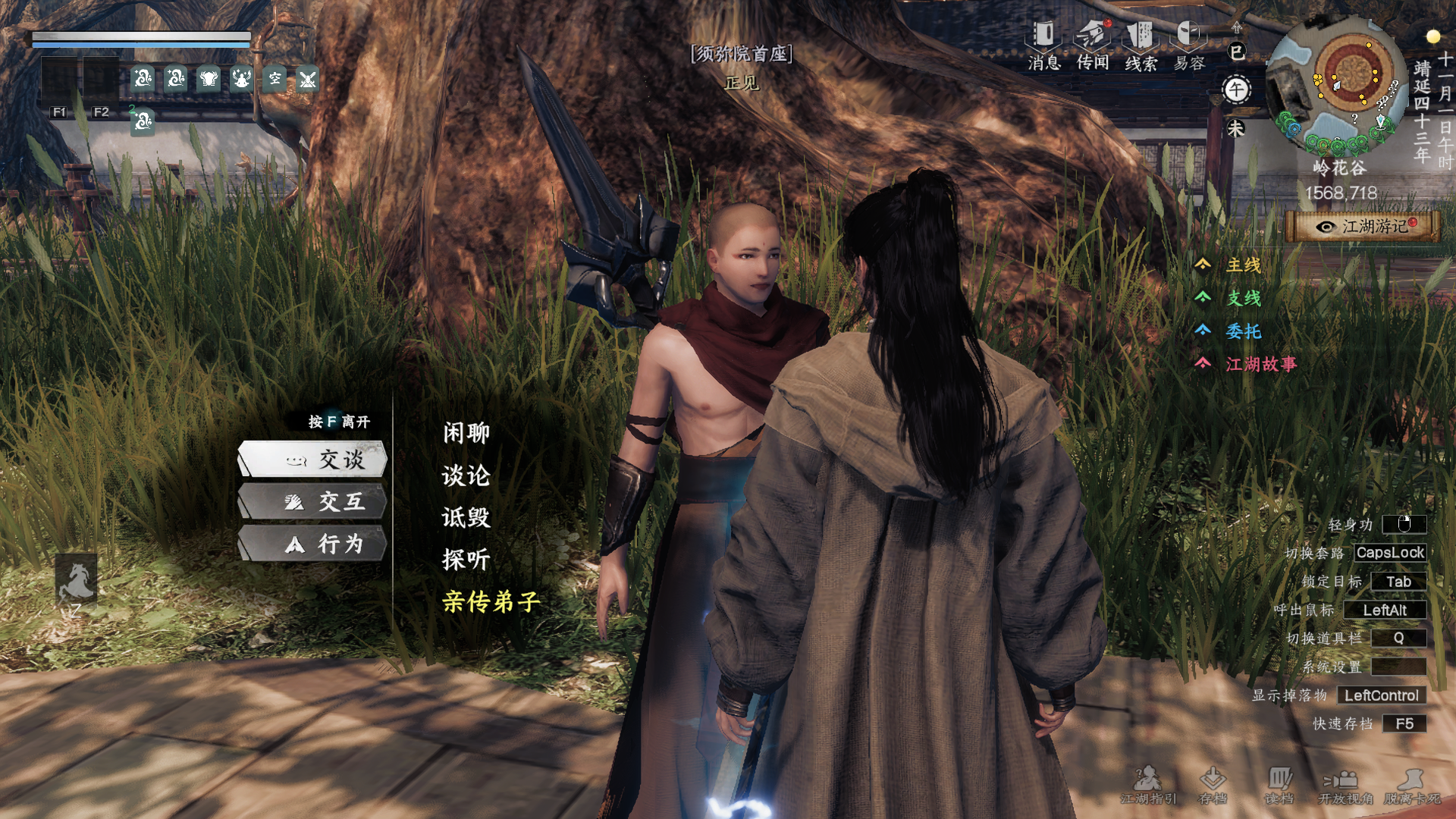Open the 江湖游记 journal scroll
The width and height of the screenshot is (1456, 819).
(1364, 227)
